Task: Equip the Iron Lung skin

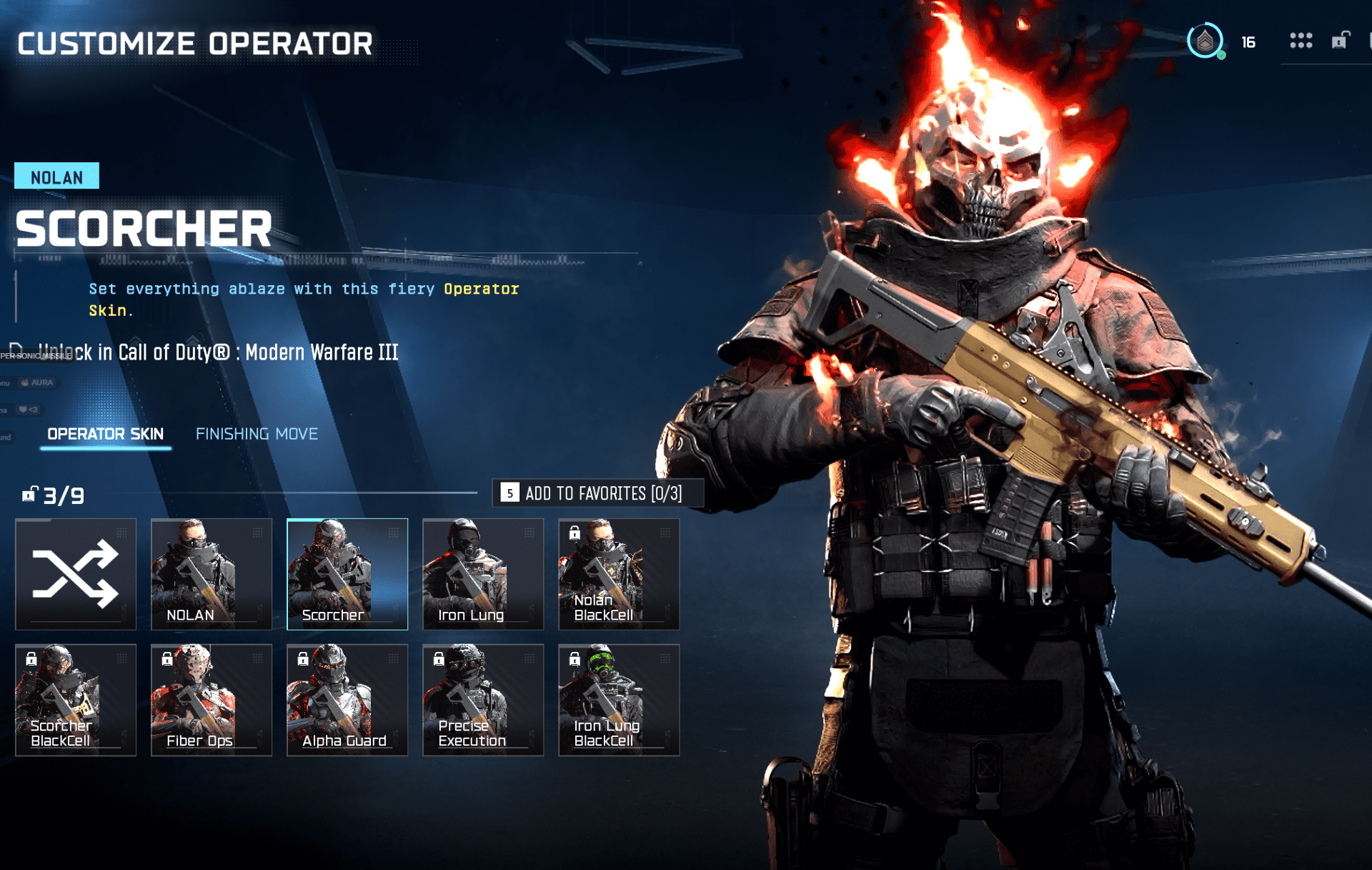Action: 483,574
